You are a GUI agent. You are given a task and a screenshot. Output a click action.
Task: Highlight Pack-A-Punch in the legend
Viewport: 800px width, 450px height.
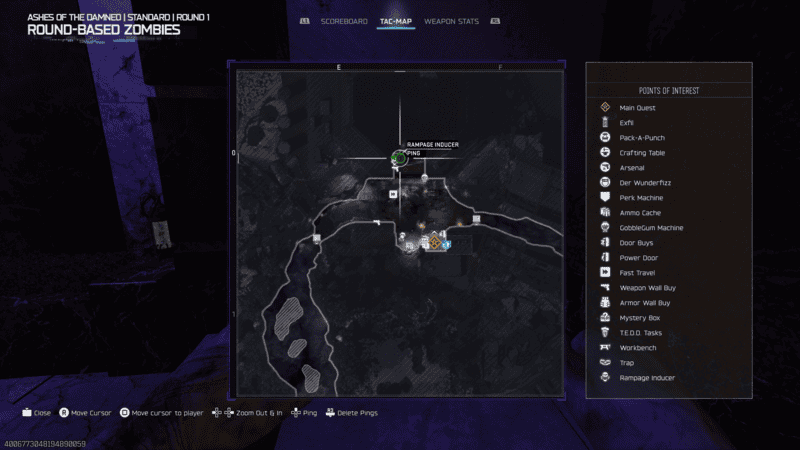pyautogui.click(x=642, y=137)
